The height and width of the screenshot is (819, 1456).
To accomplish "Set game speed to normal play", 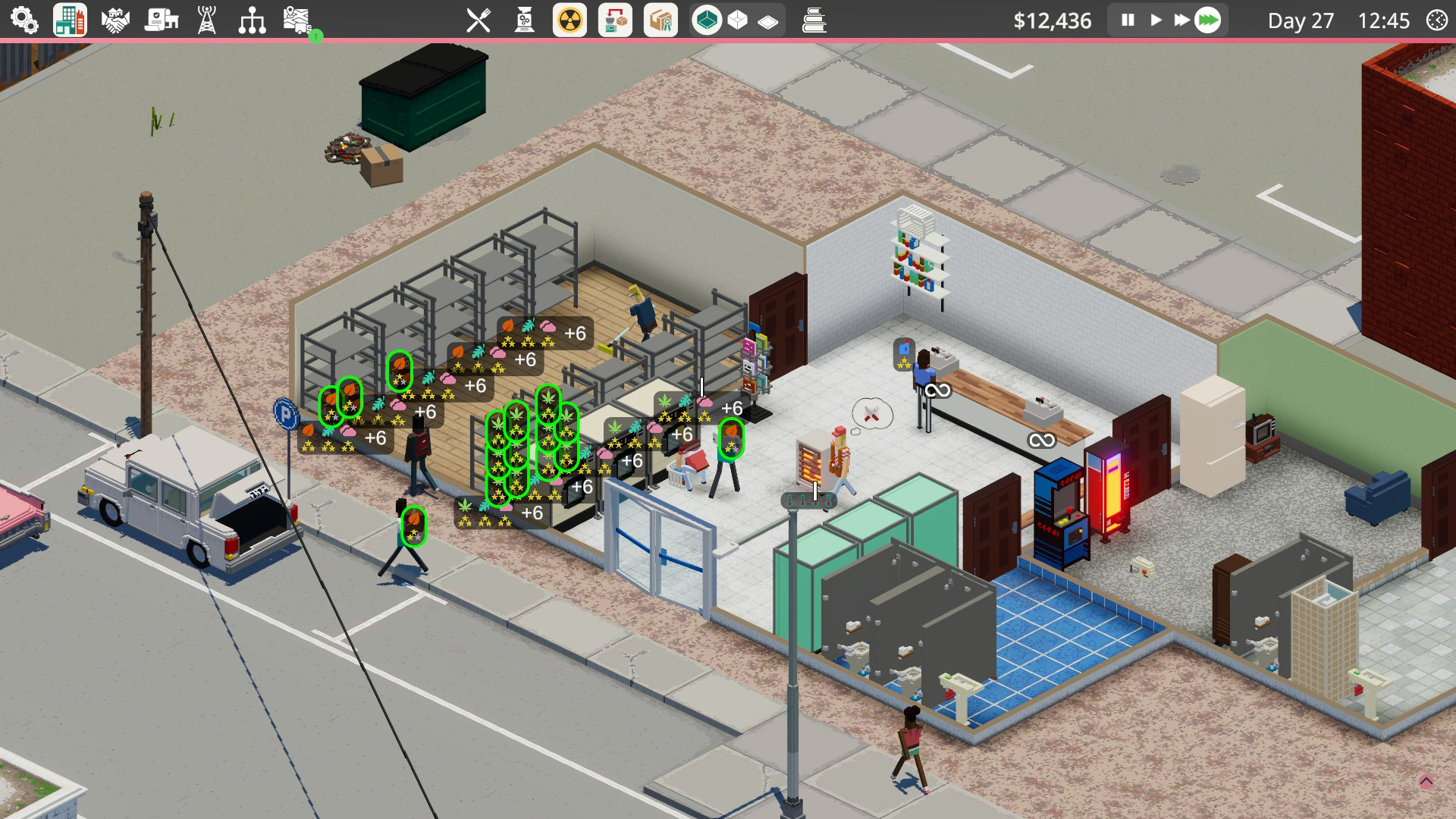I will (1156, 20).
